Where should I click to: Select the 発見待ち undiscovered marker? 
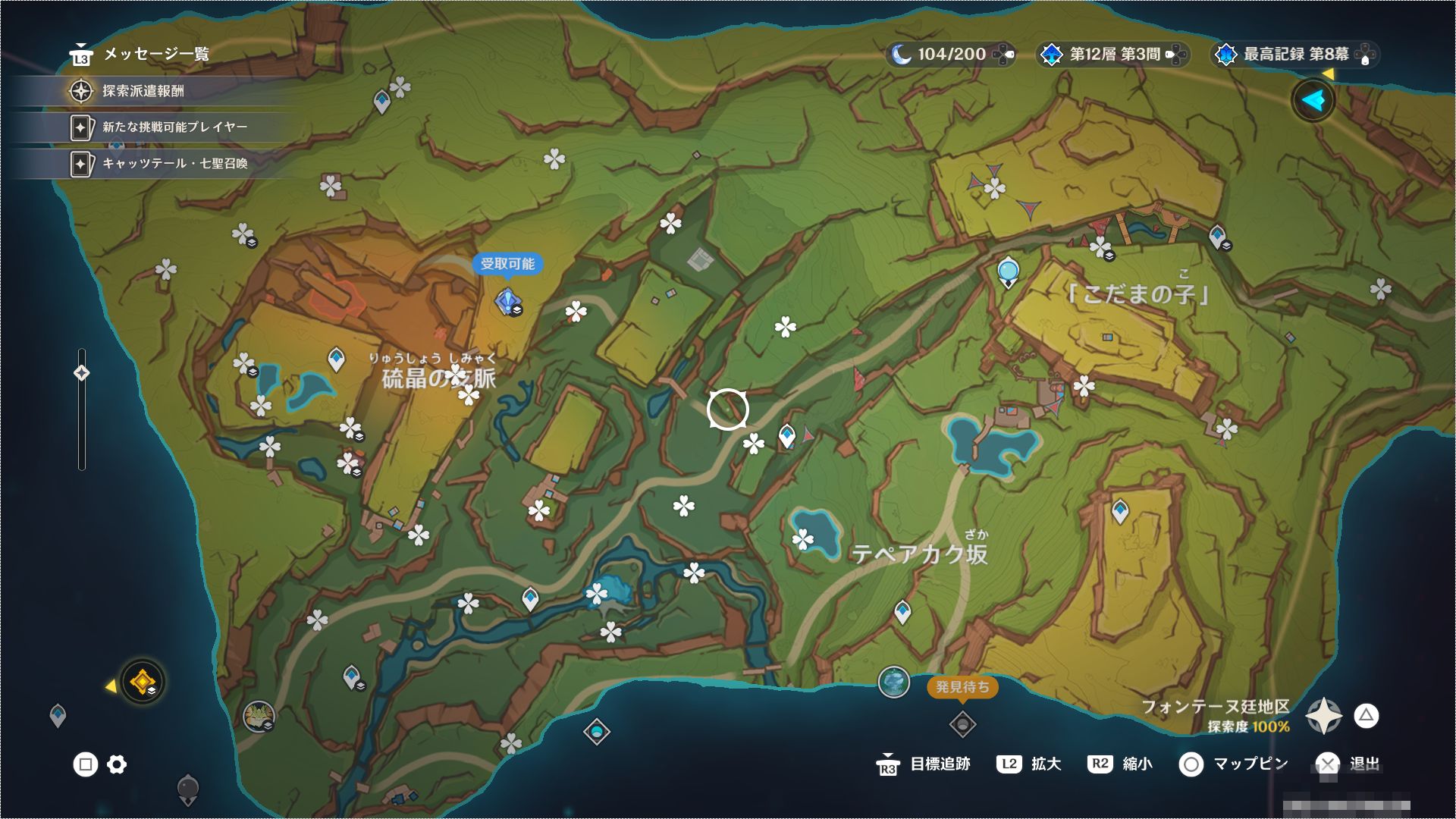962,724
